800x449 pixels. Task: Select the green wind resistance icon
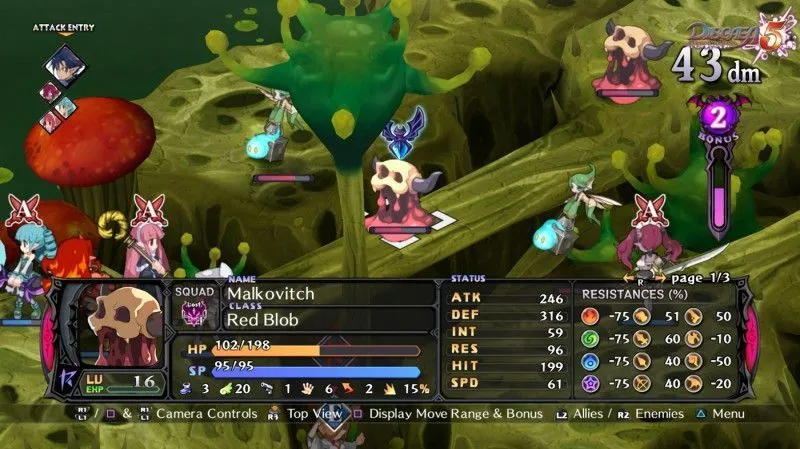tap(593, 339)
